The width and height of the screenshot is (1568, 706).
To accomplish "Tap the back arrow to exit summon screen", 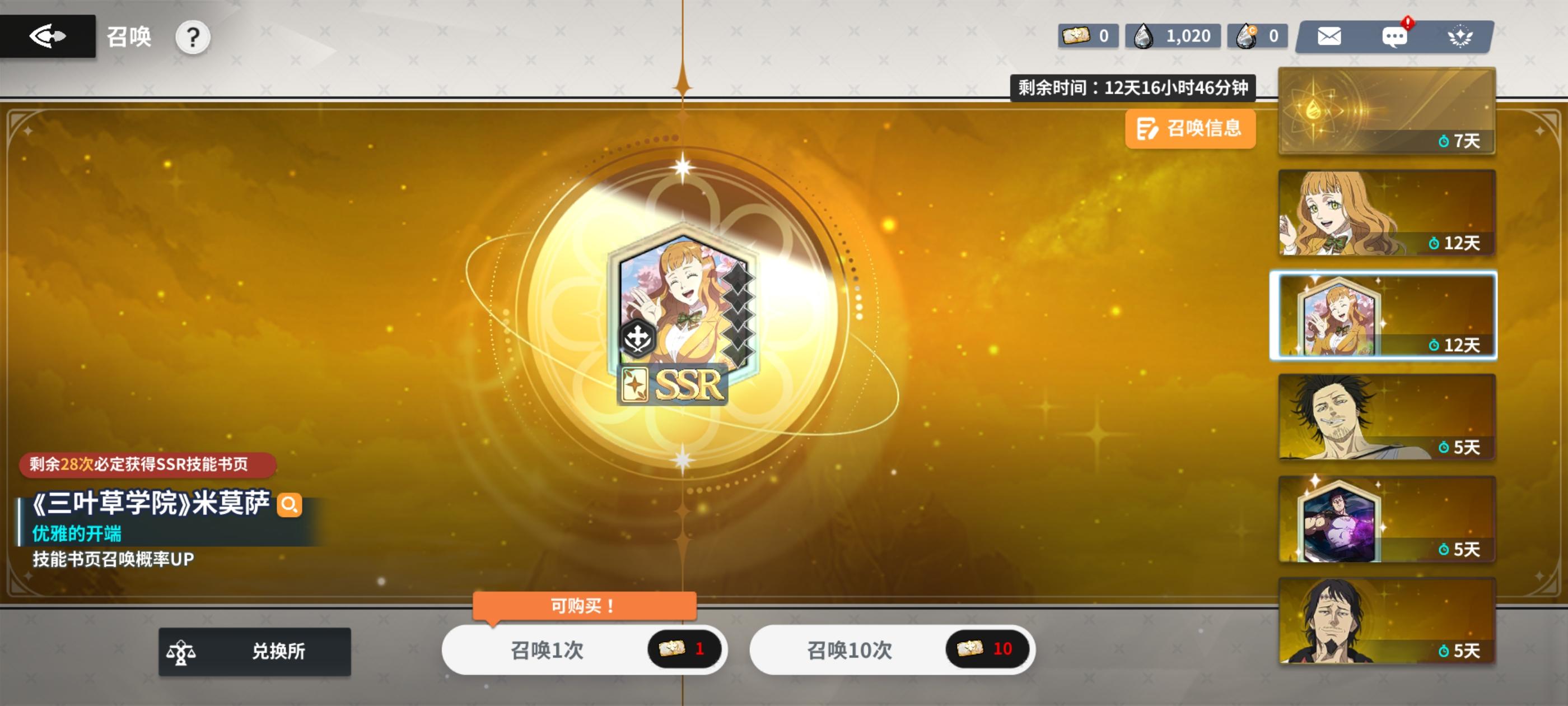I will tap(49, 35).
